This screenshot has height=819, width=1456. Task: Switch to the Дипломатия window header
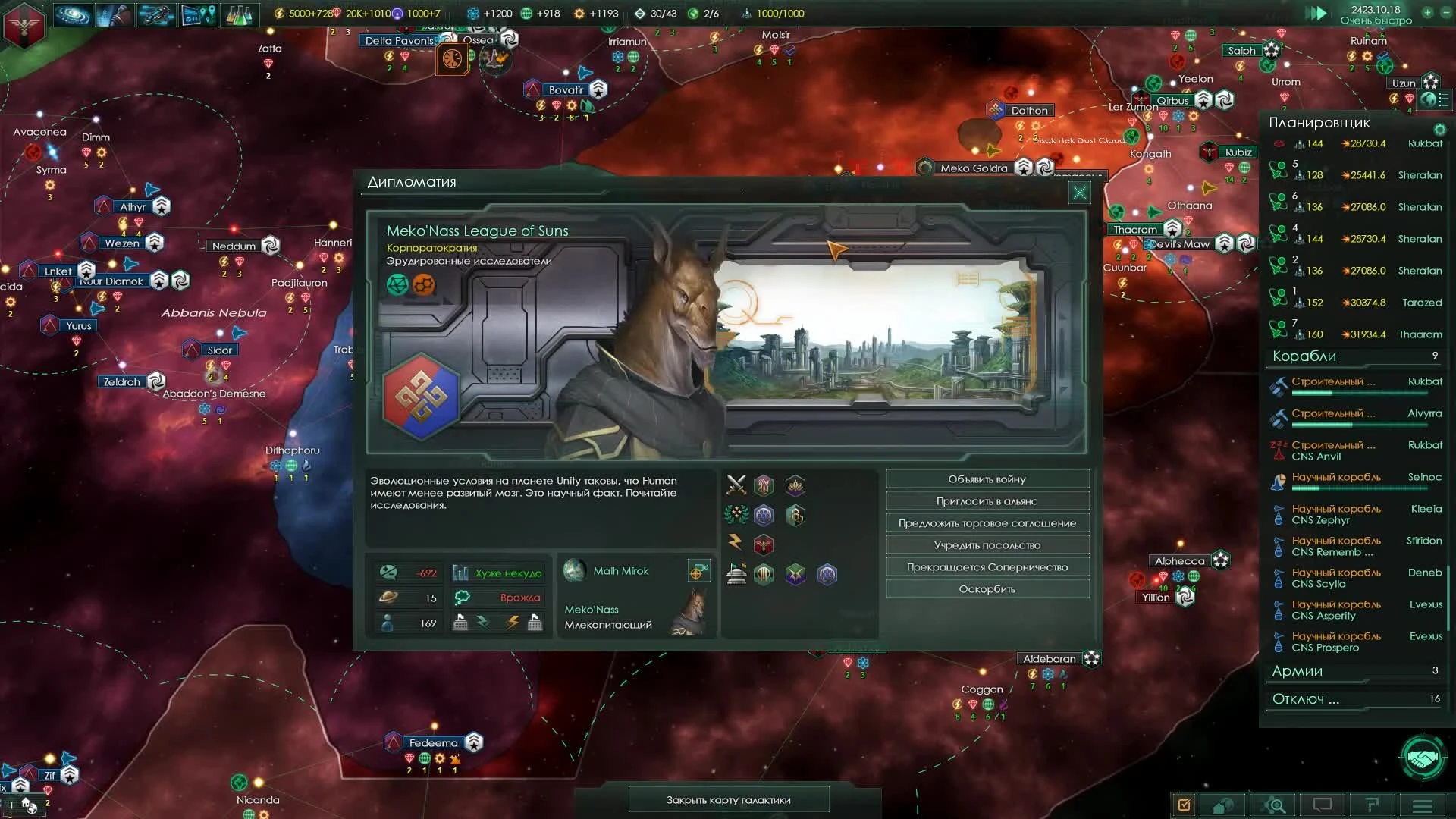[413, 182]
